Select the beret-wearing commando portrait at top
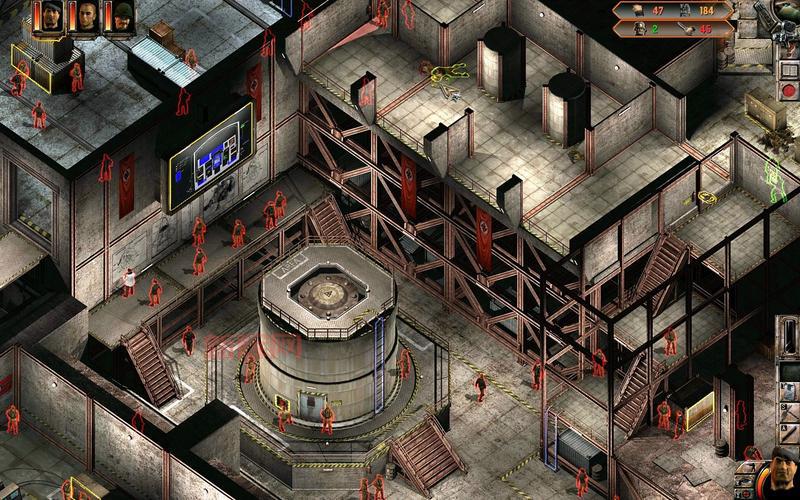 (x=51, y=17)
